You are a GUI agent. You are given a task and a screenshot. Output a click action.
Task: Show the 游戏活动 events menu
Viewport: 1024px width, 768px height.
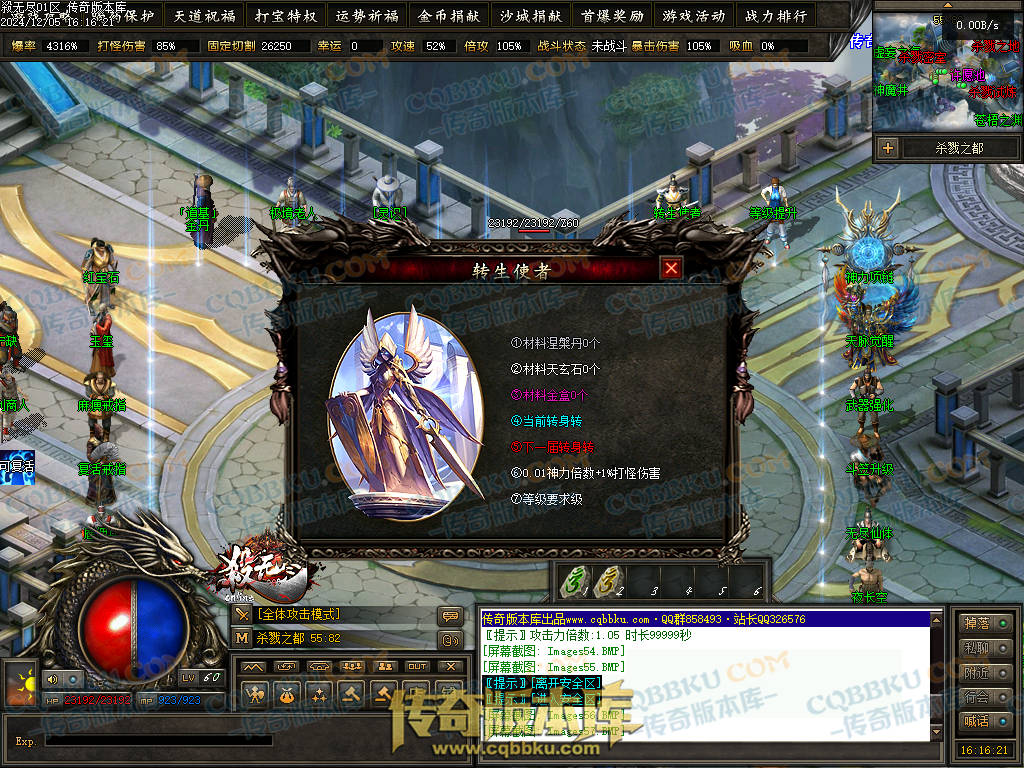tap(693, 16)
